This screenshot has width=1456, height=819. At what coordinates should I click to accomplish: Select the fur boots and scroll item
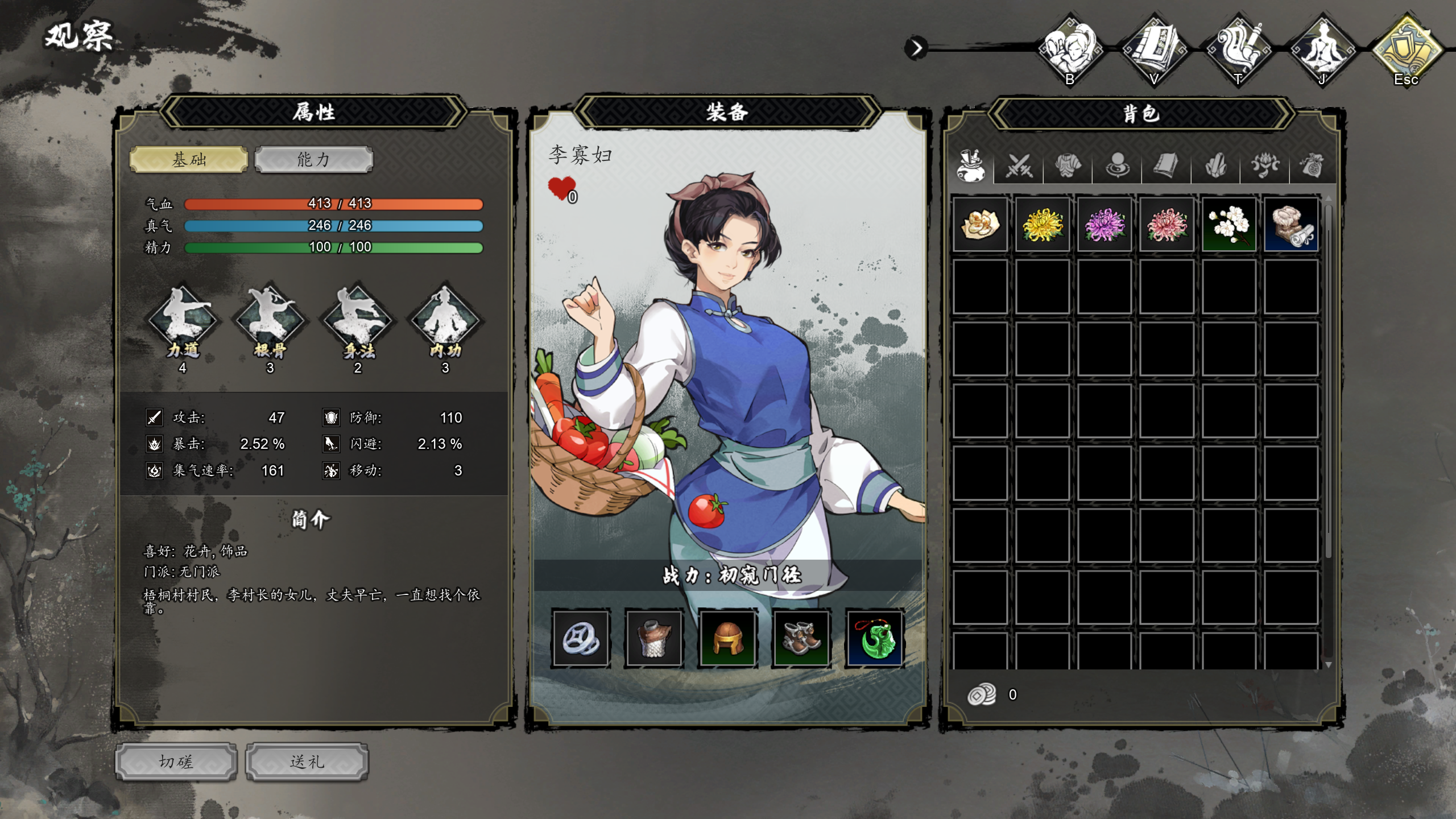click(x=1291, y=225)
